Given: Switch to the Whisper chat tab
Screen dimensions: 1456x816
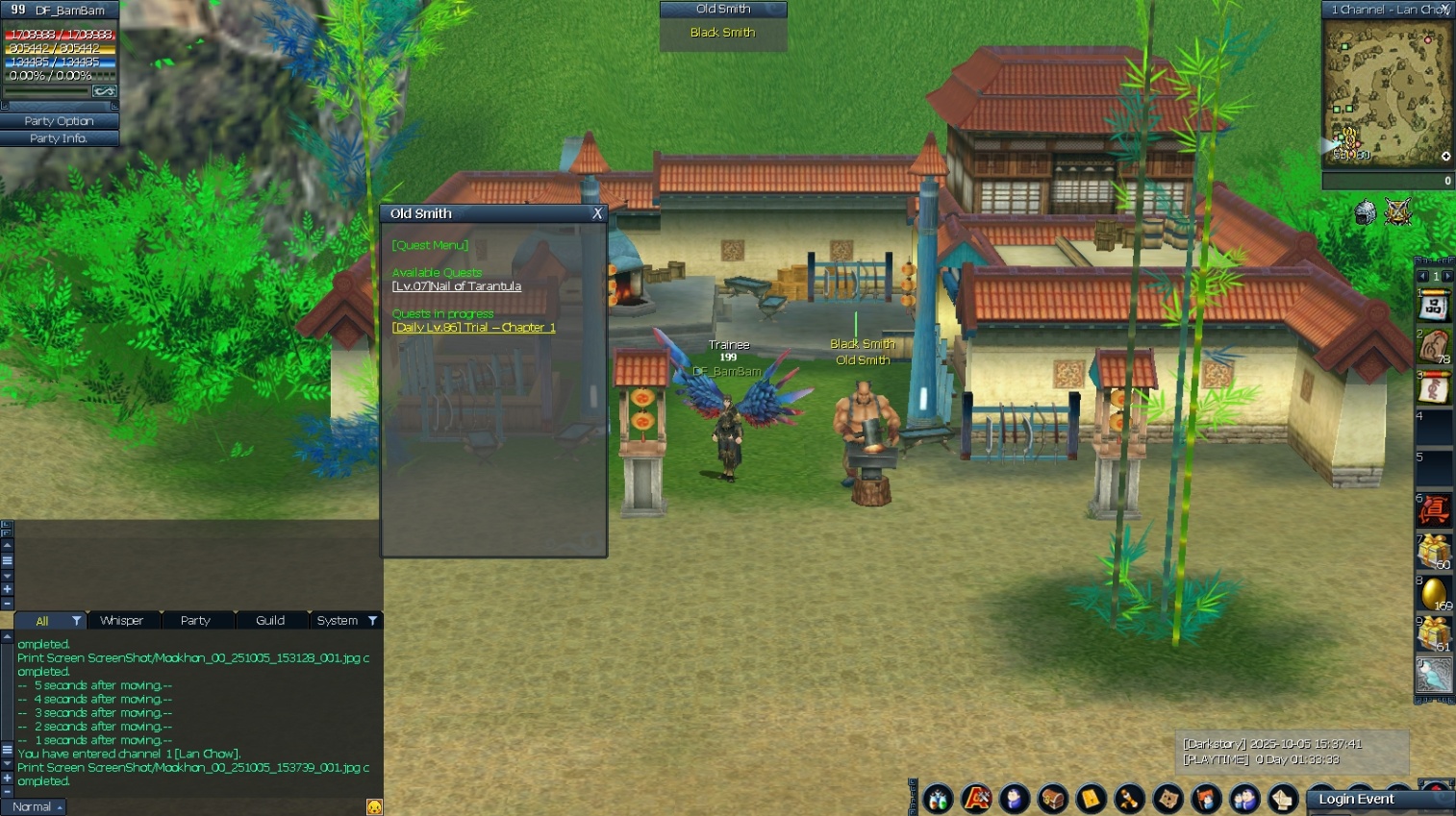Looking at the screenshot, I should [122, 621].
